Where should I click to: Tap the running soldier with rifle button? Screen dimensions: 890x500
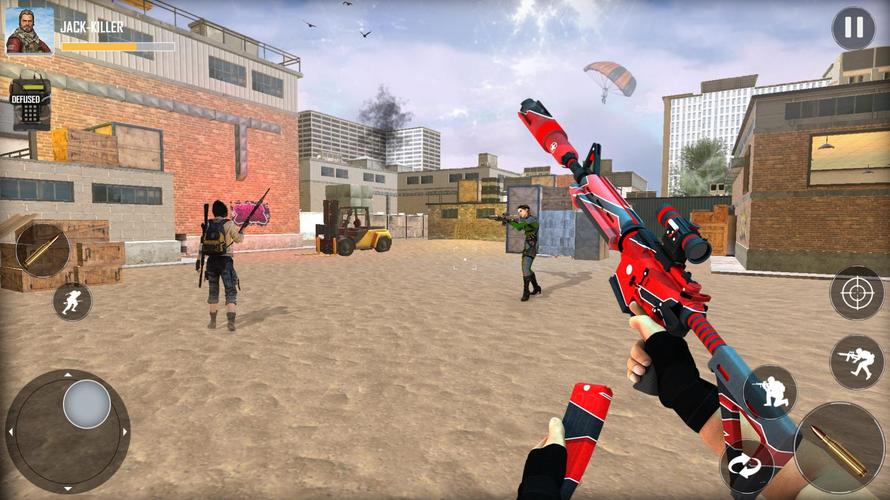click(x=856, y=361)
